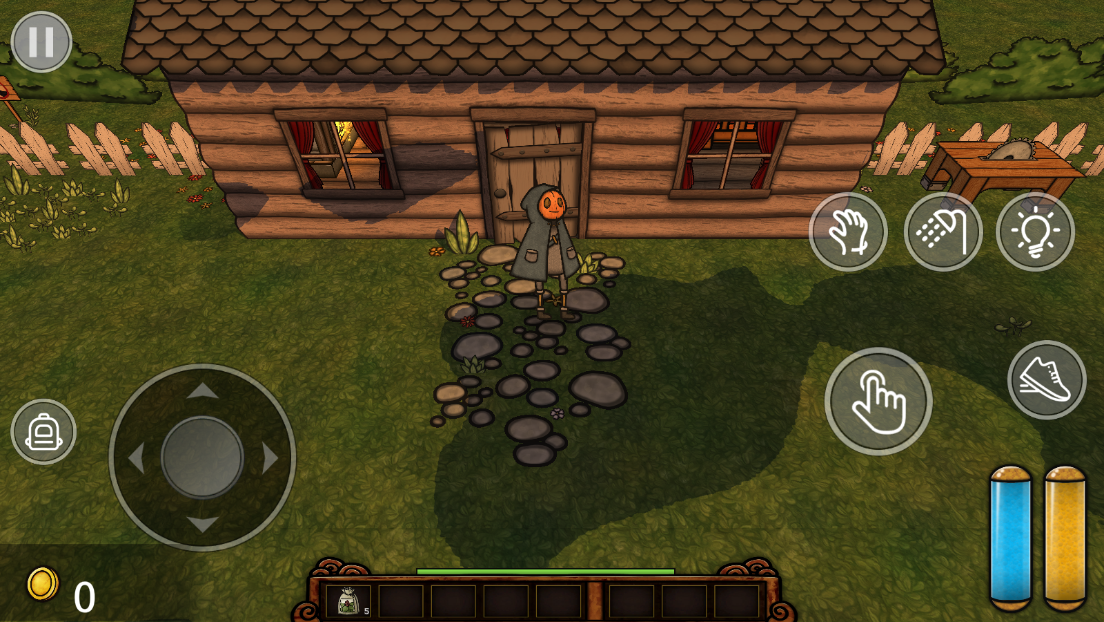1104x622 pixels.
Task: Activate the lightbulb hint button
Action: click(1035, 232)
